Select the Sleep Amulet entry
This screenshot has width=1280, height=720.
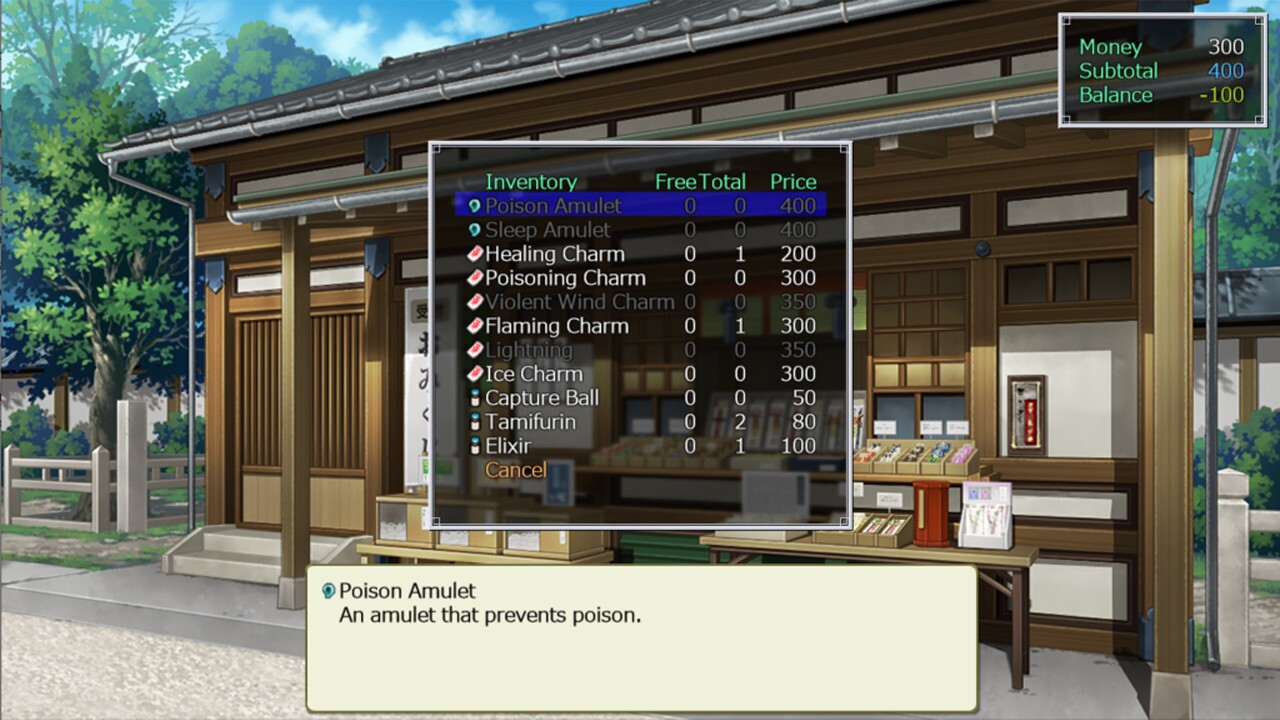click(x=547, y=230)
